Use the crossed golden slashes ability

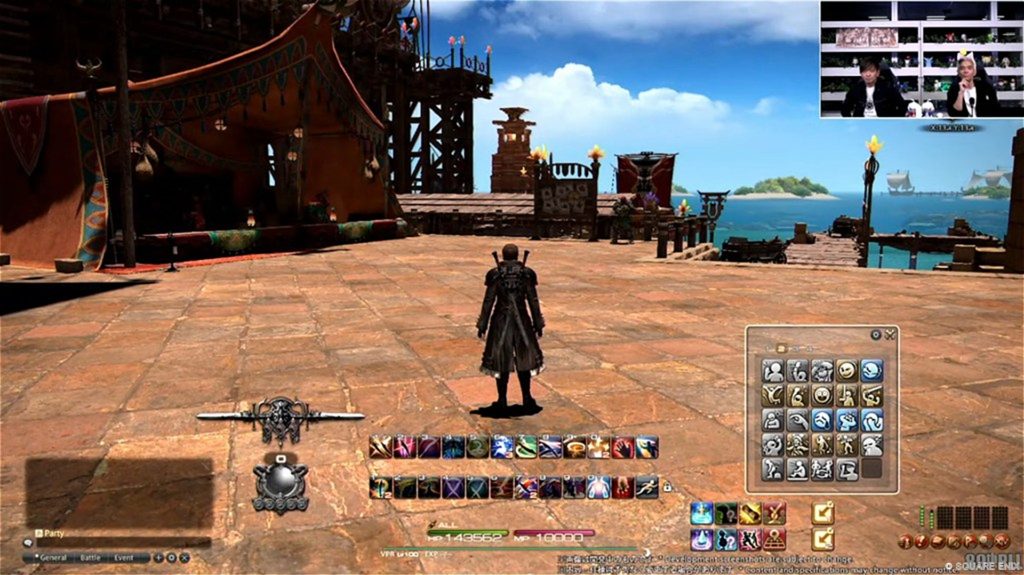tap(380, 447)
